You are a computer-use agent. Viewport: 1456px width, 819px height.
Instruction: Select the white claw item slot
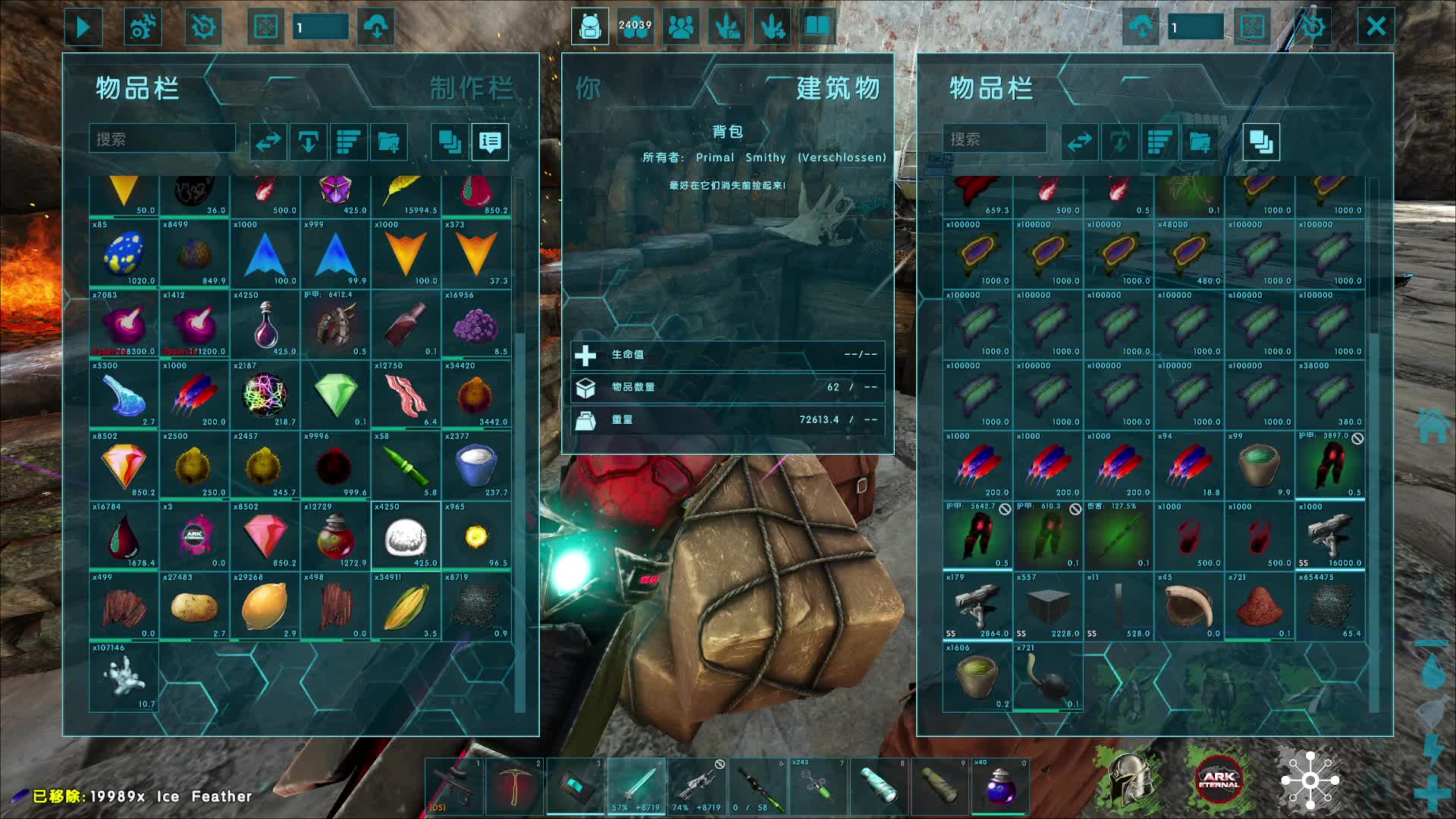124,676
